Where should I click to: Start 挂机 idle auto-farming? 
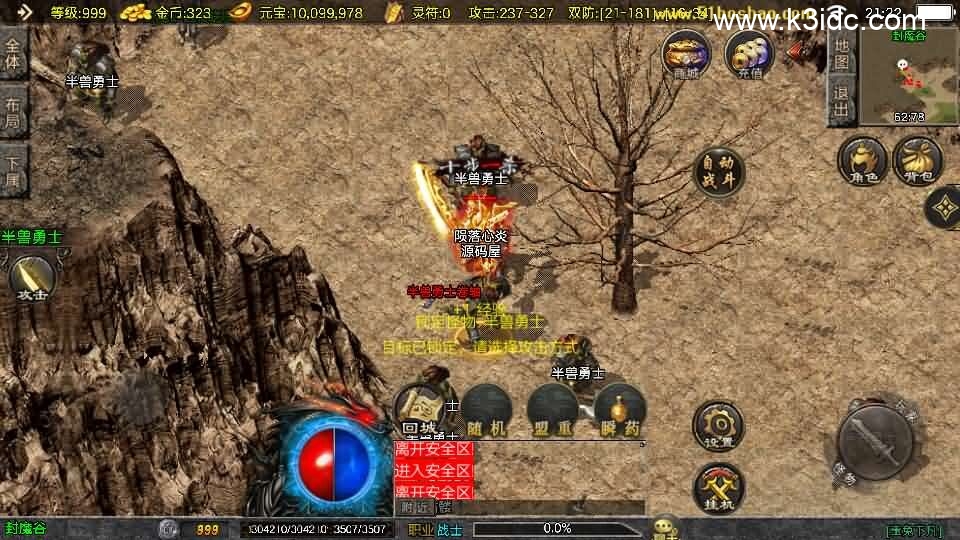click(717, 486)
